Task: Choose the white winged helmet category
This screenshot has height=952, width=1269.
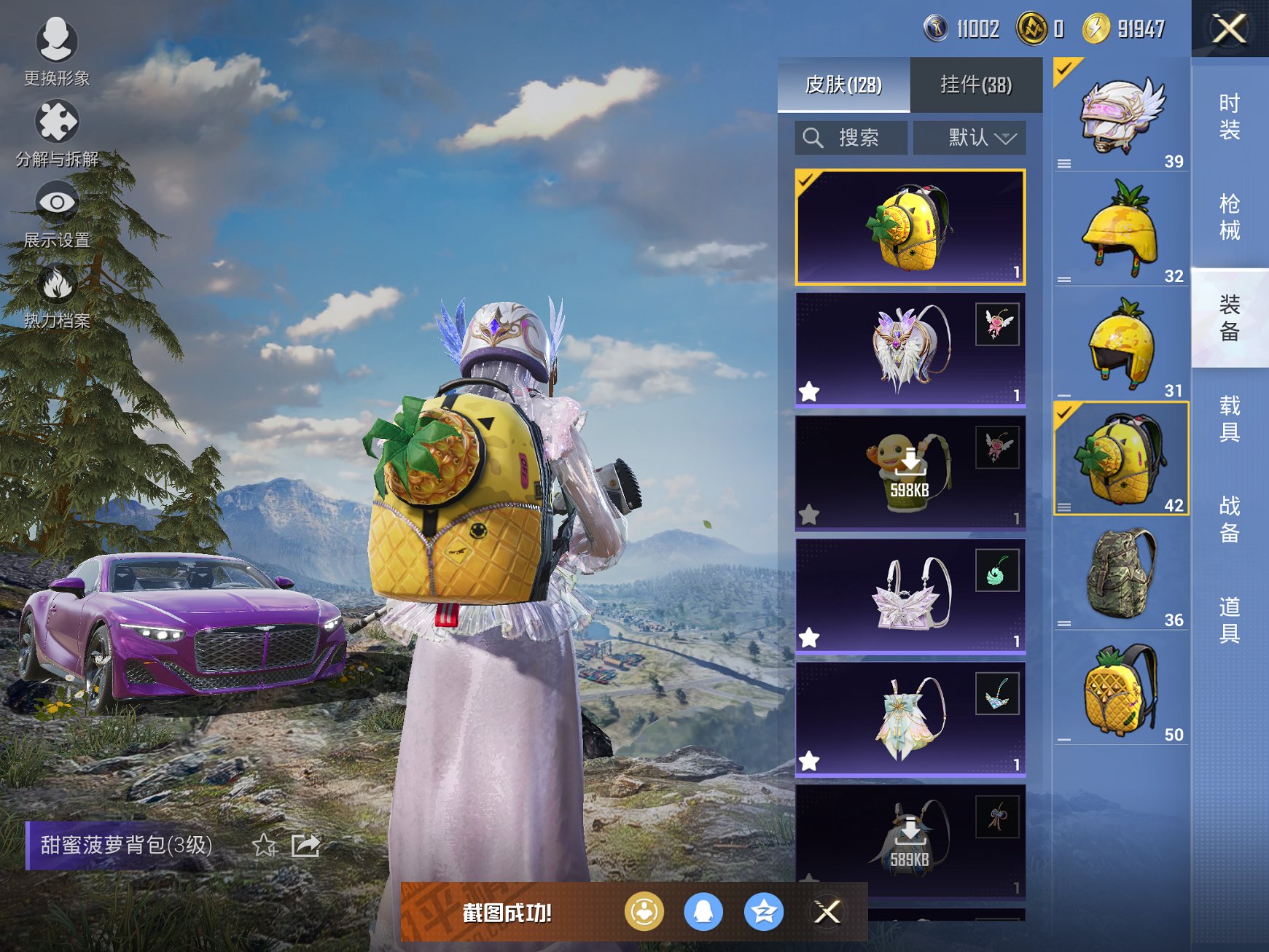Action: (x=1120, y=115)
